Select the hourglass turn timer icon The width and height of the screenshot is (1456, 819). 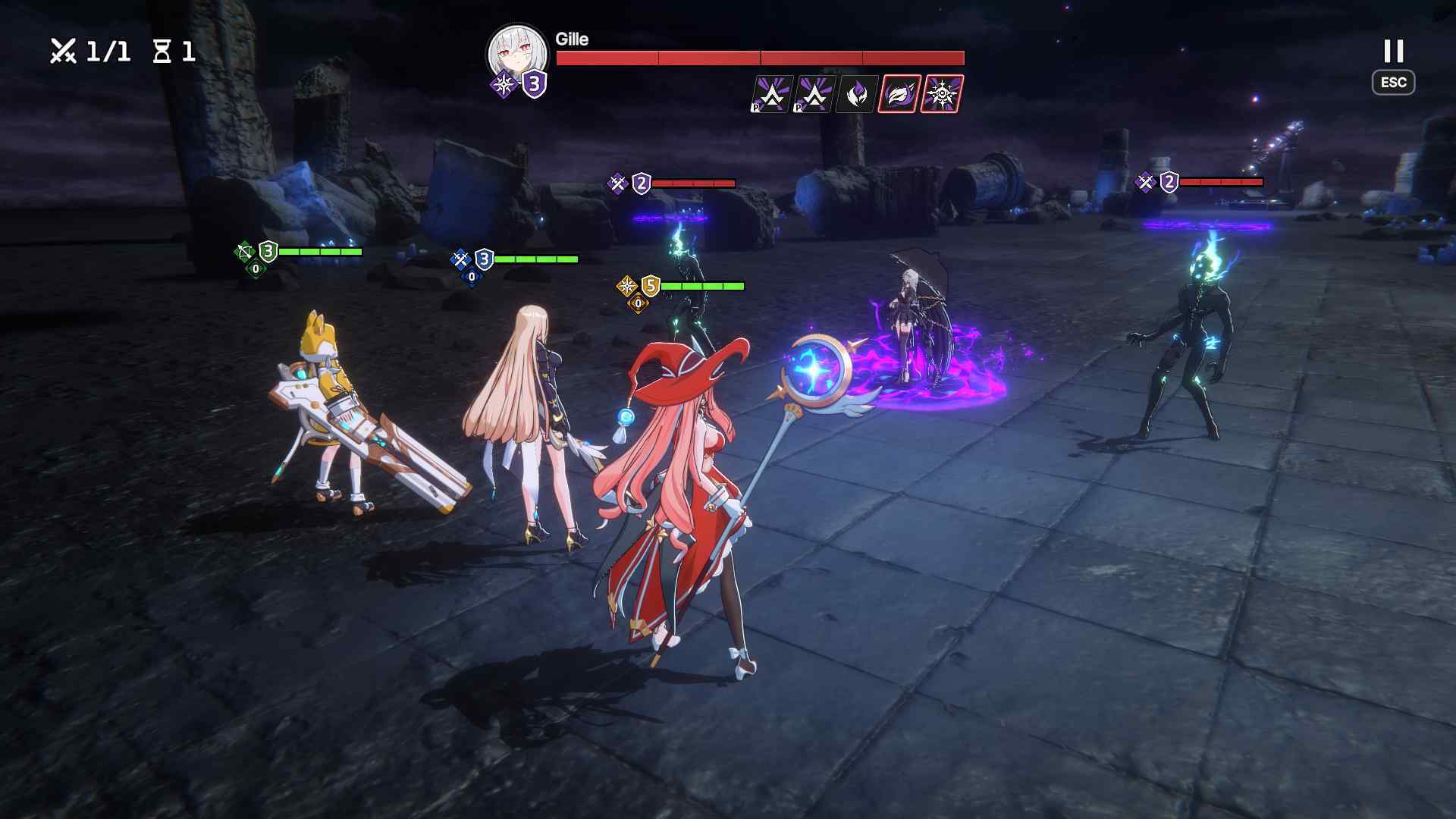[x=162, y=50]
